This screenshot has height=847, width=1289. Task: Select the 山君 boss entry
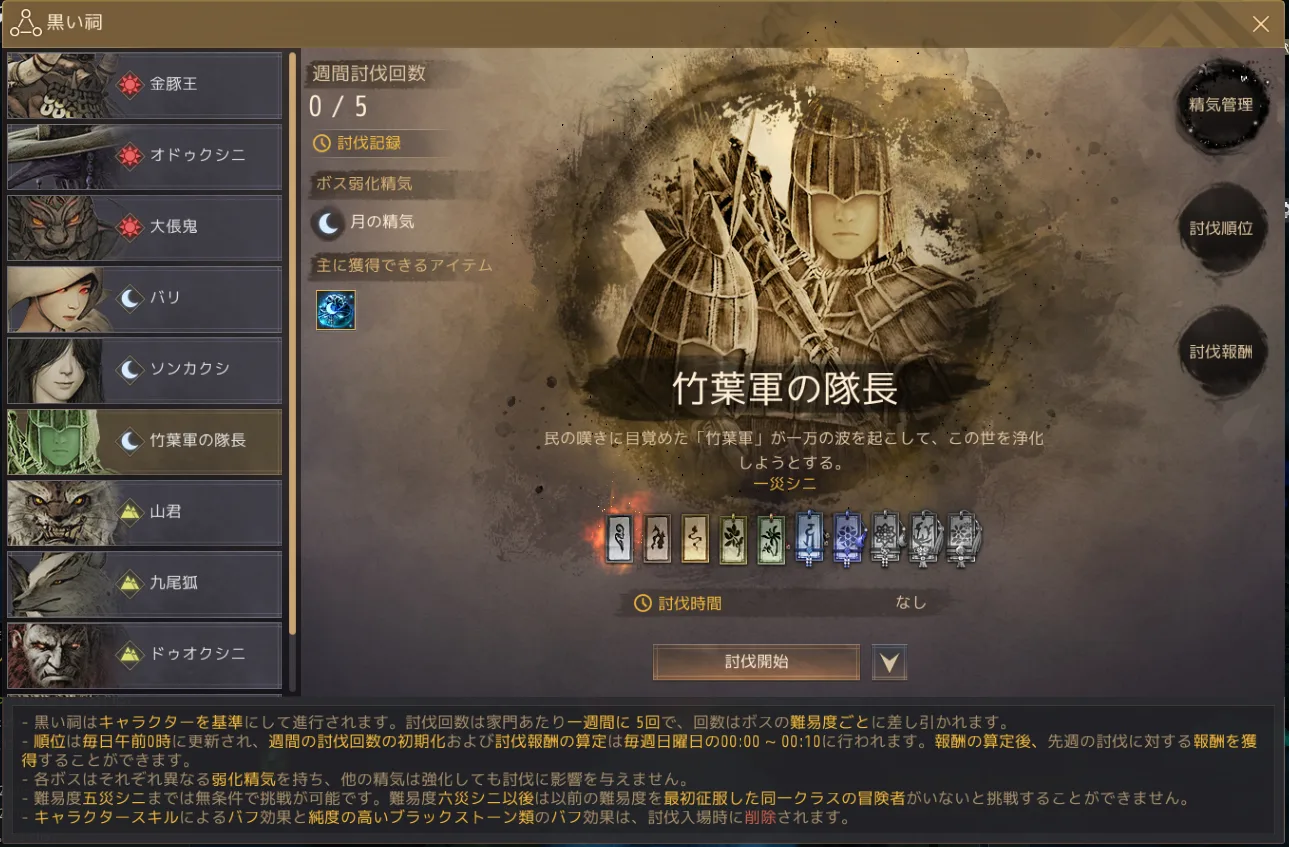[x=144, y=512]
